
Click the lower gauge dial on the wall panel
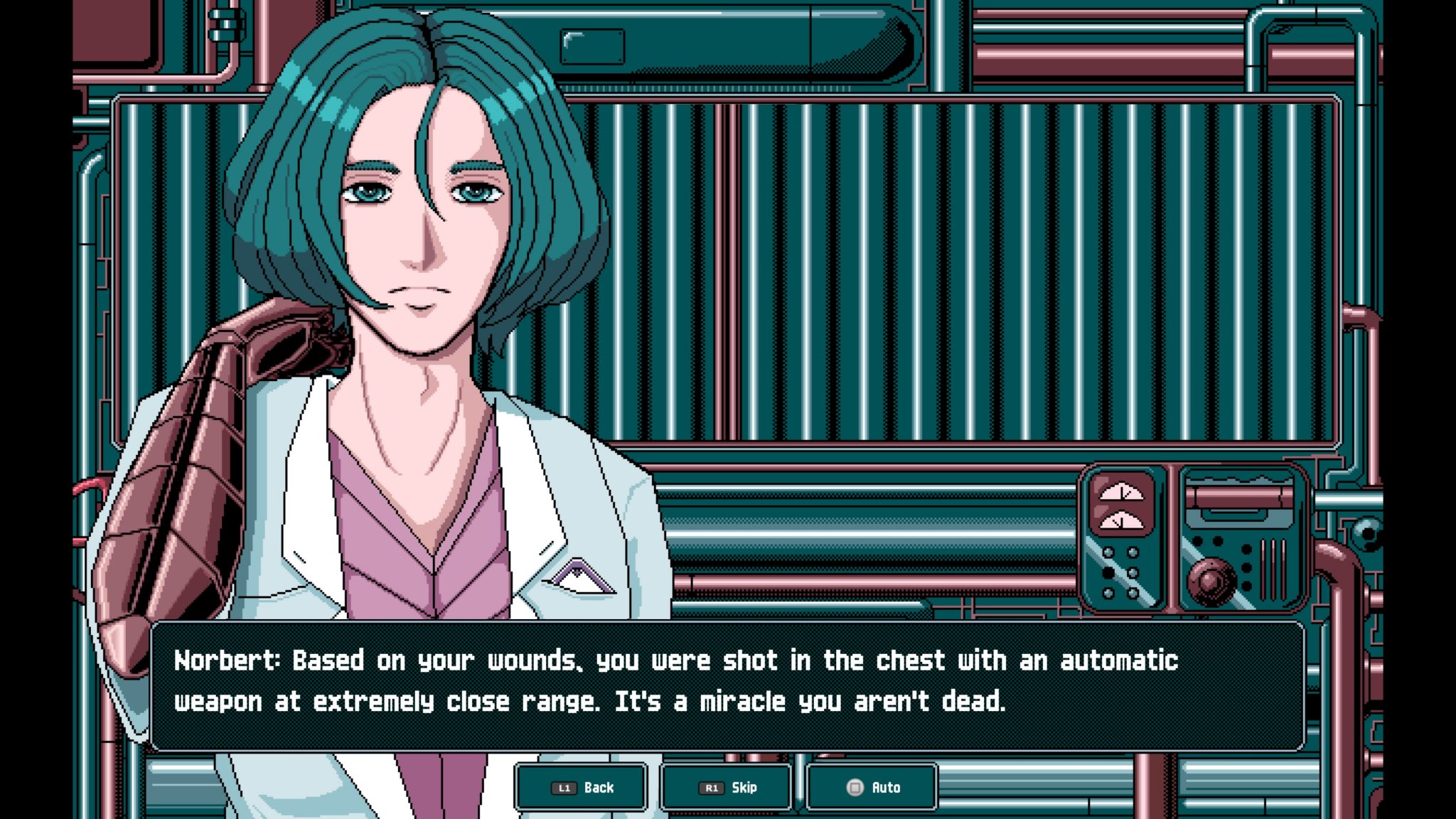[x=1120, y=522]
